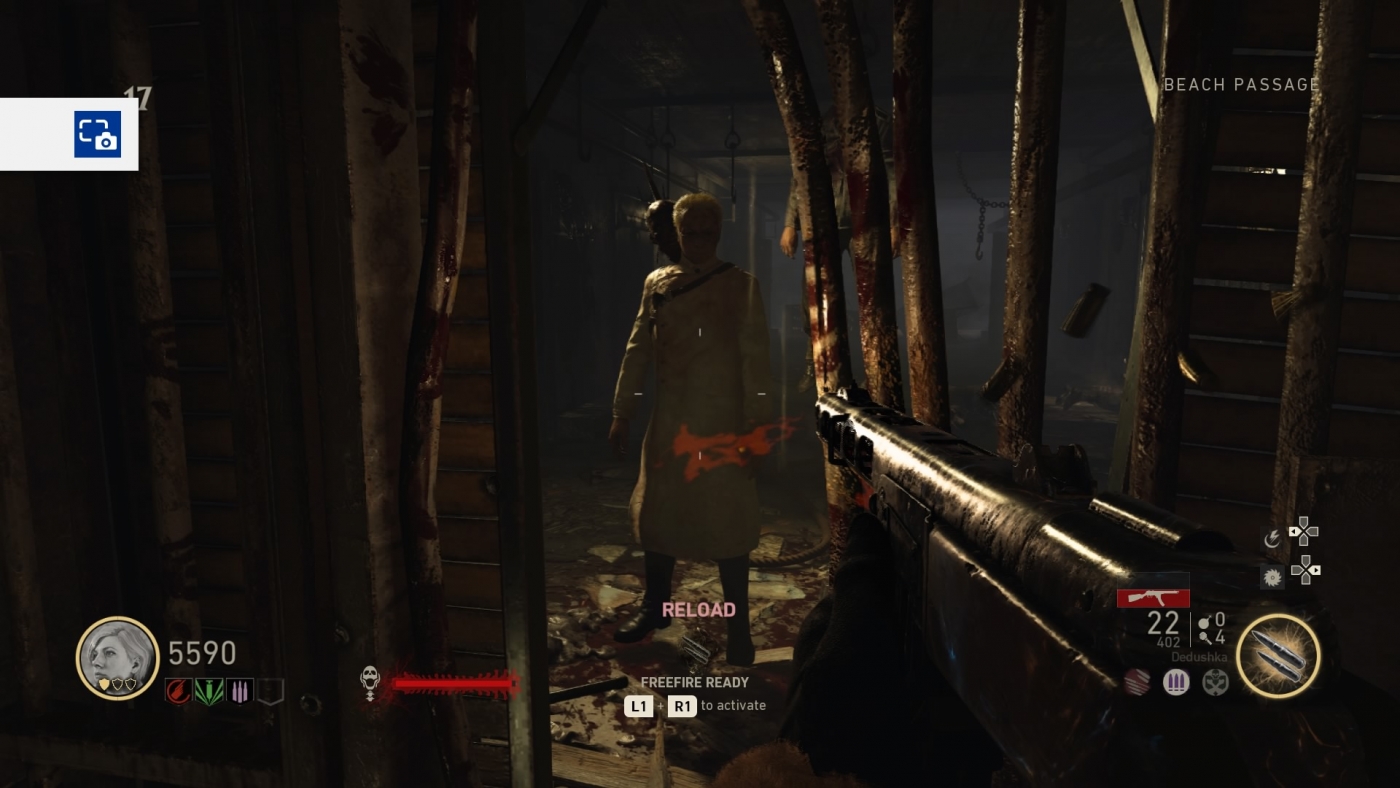The width and height of the screenshot is (1400, 788).
Task: Click the red freefire progress bar
Action: point(451,684)
